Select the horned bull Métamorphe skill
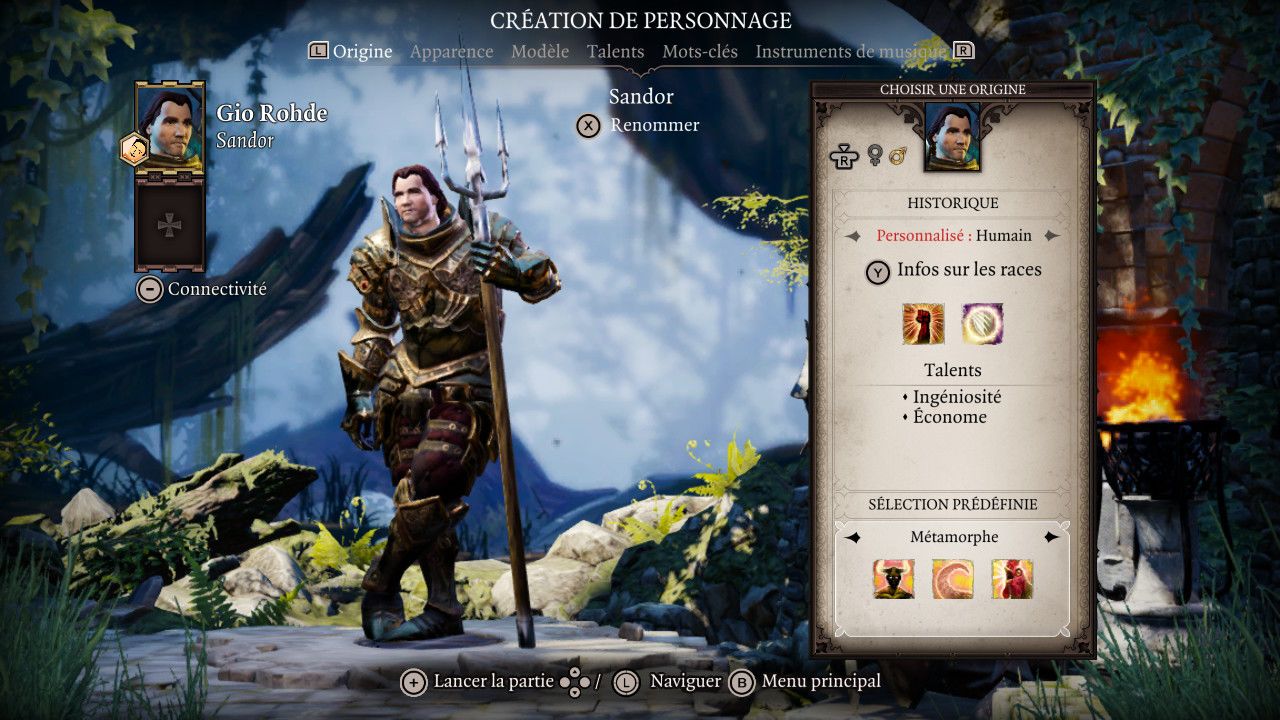 click(893, 579)
